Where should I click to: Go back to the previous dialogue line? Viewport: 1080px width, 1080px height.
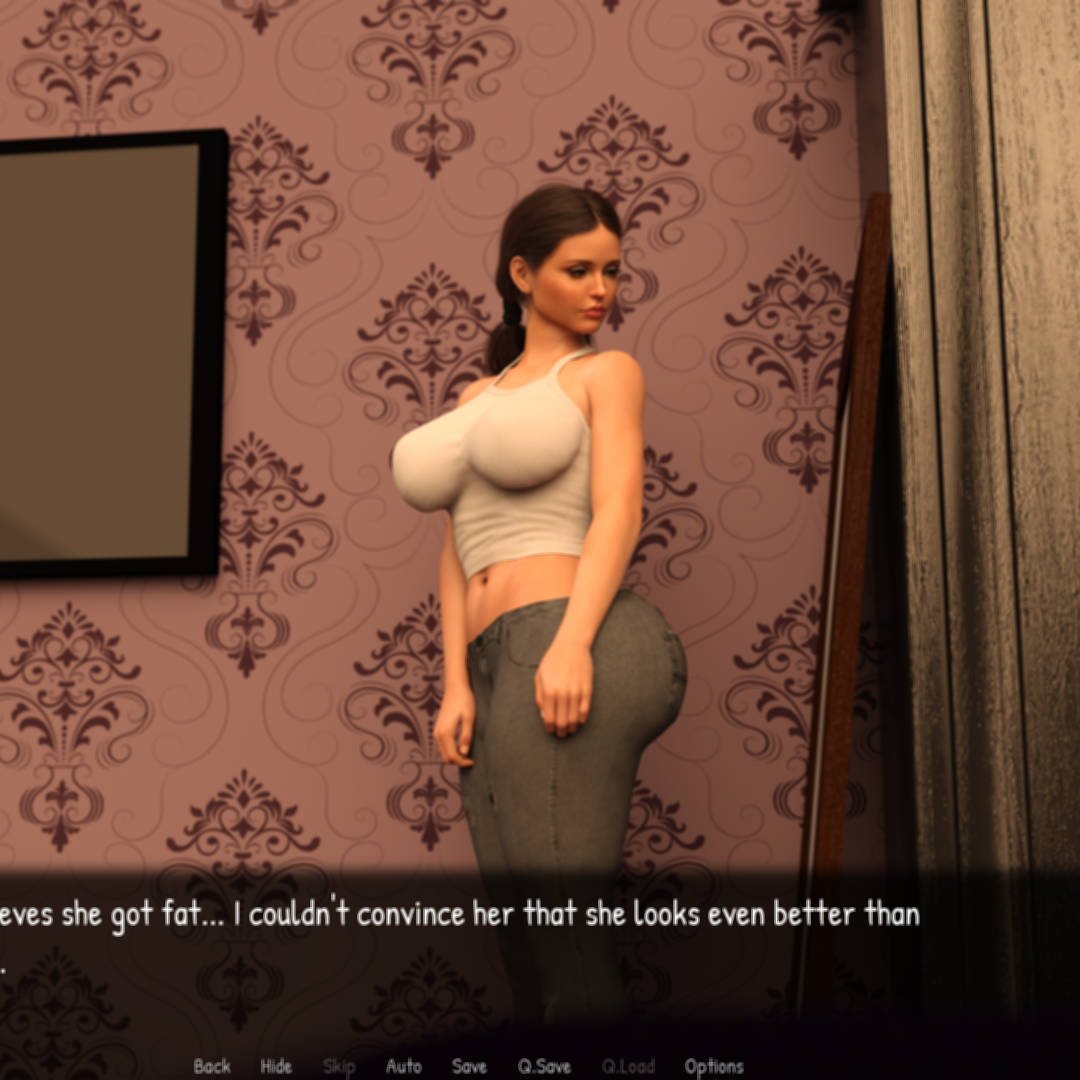(212, 1066)
